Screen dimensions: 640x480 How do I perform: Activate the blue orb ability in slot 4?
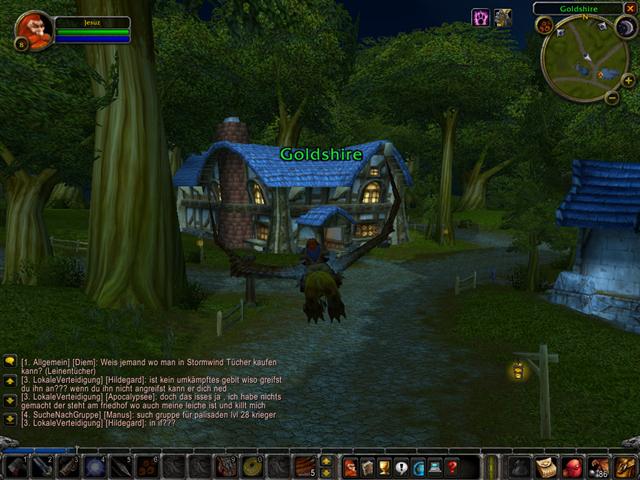click(94, 467)
